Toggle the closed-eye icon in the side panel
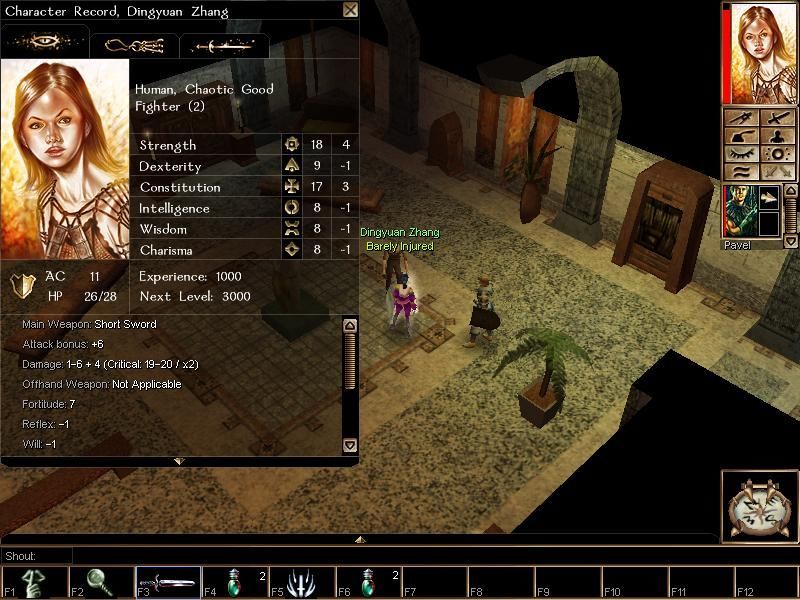The height and width of the screenshot is (600, 800). tap(741, 154)
